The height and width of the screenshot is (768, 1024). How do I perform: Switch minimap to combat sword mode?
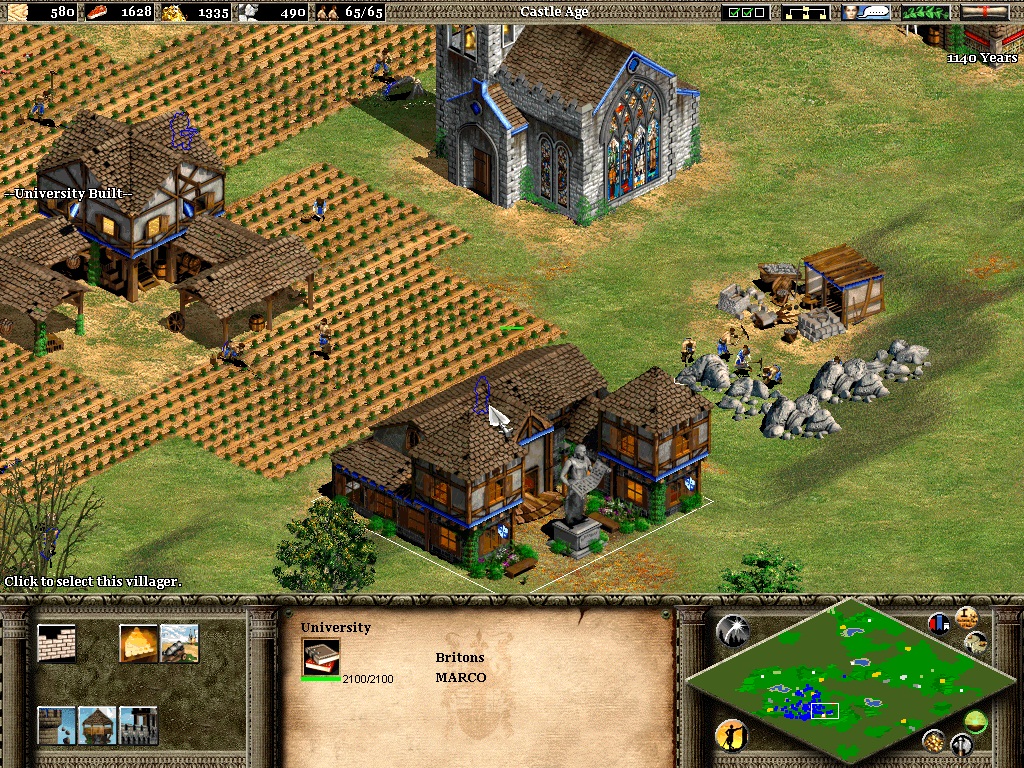coord(961,744)
